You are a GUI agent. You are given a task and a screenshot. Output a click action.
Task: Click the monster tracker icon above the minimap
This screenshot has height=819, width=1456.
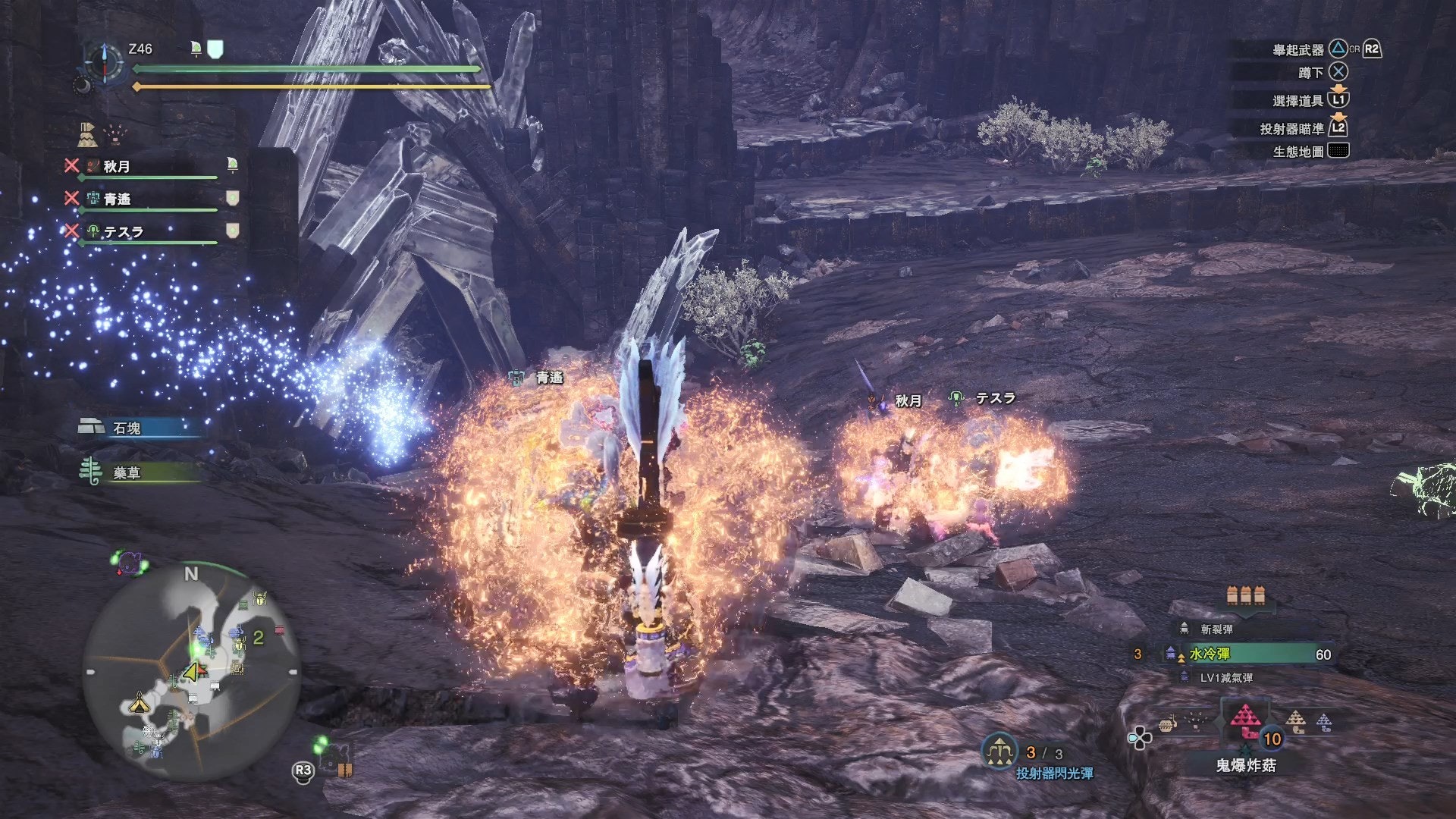(x=130, y=563)
